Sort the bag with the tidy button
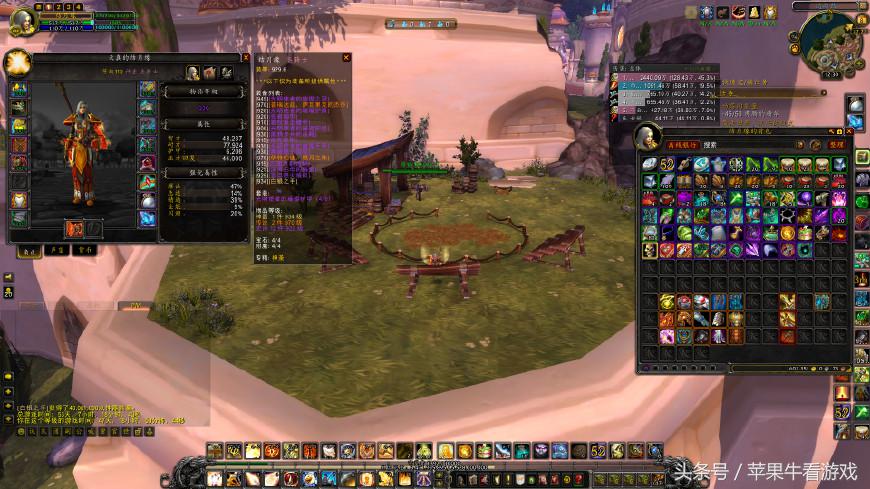Viewport: 870px width, 489px height. click(x=838, y=145)
